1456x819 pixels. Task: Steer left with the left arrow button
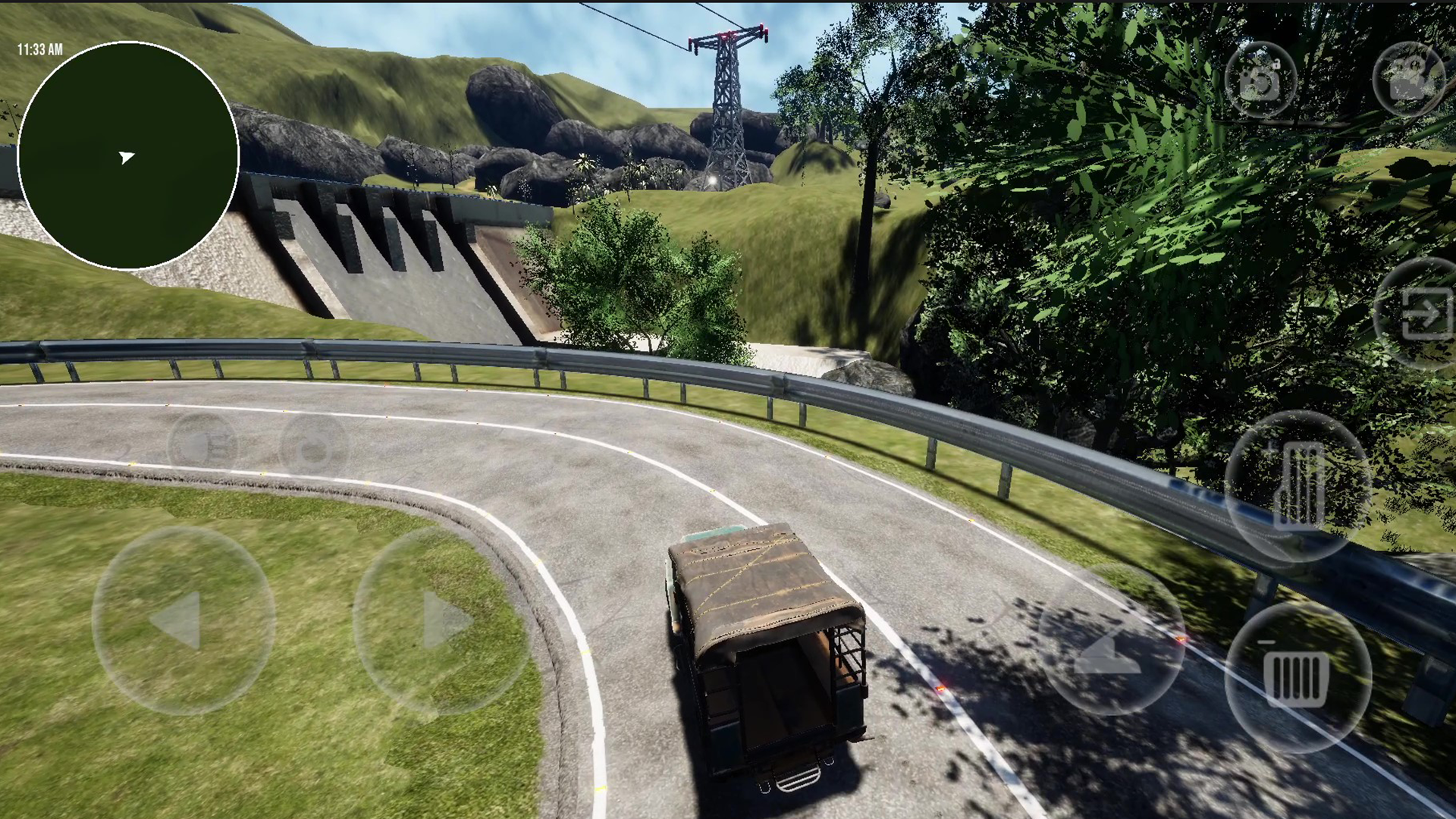click(x=183, y=620)
